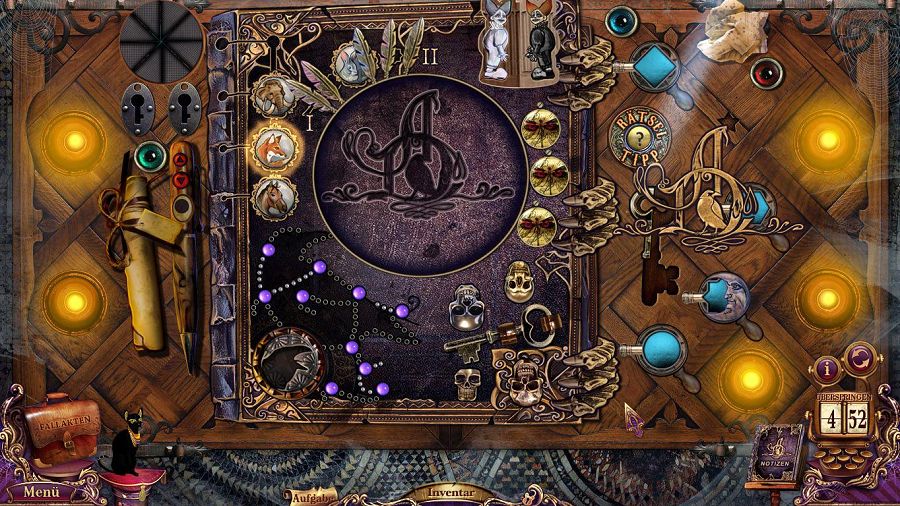Open the Notizen journal book
Viewport: 900px width, 506px height.
click(x=773, y=451)
